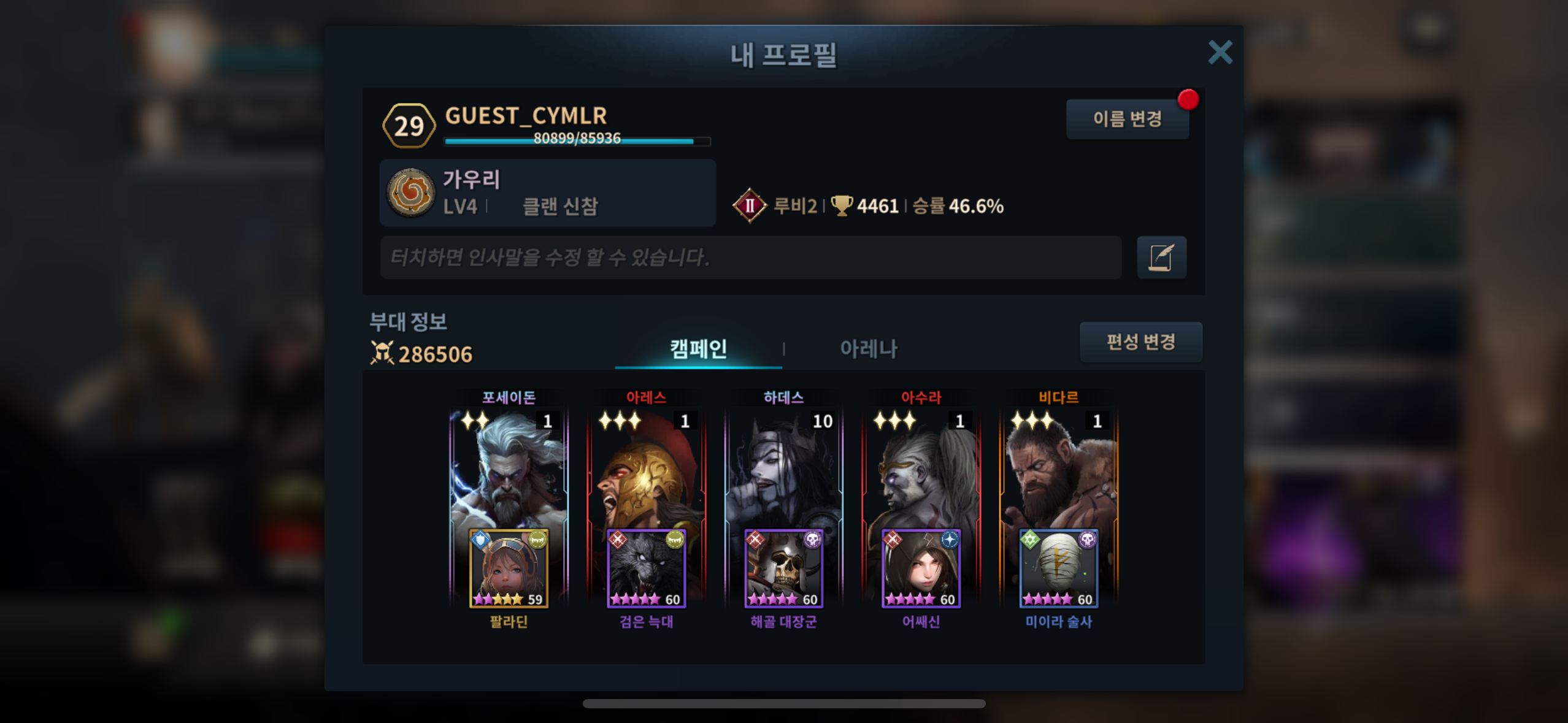Viewport: 1568px width, 723px height.
Task: Select the 포세이돈 hero card
Action: pos(509,466)
